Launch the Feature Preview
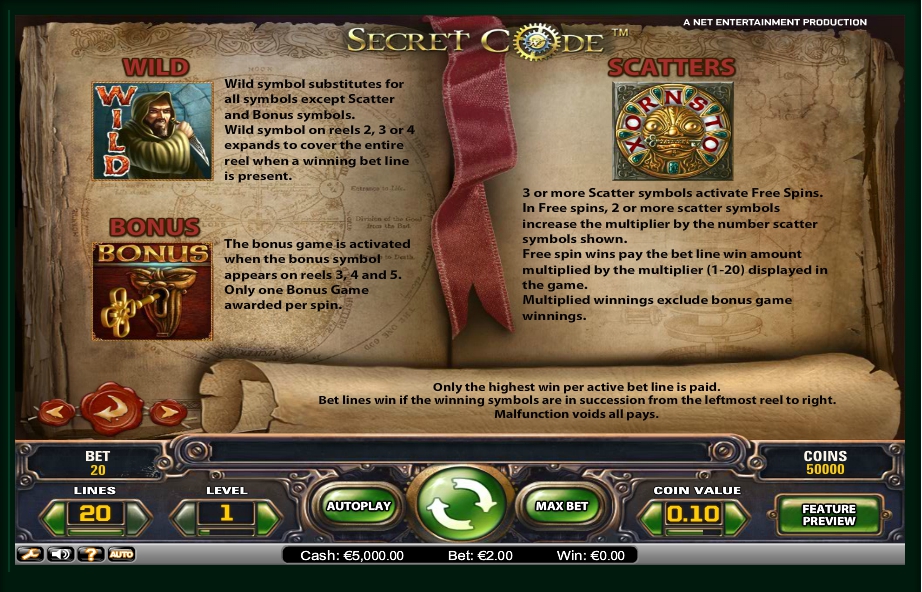The width and height of the screenshot is (922, 592). pos(829,514)
